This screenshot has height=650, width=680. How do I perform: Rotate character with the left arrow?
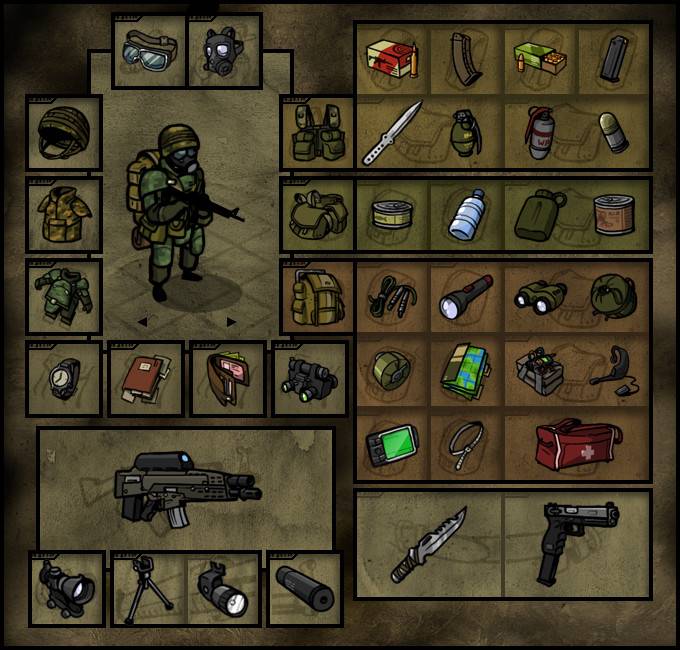coord(141,322)
